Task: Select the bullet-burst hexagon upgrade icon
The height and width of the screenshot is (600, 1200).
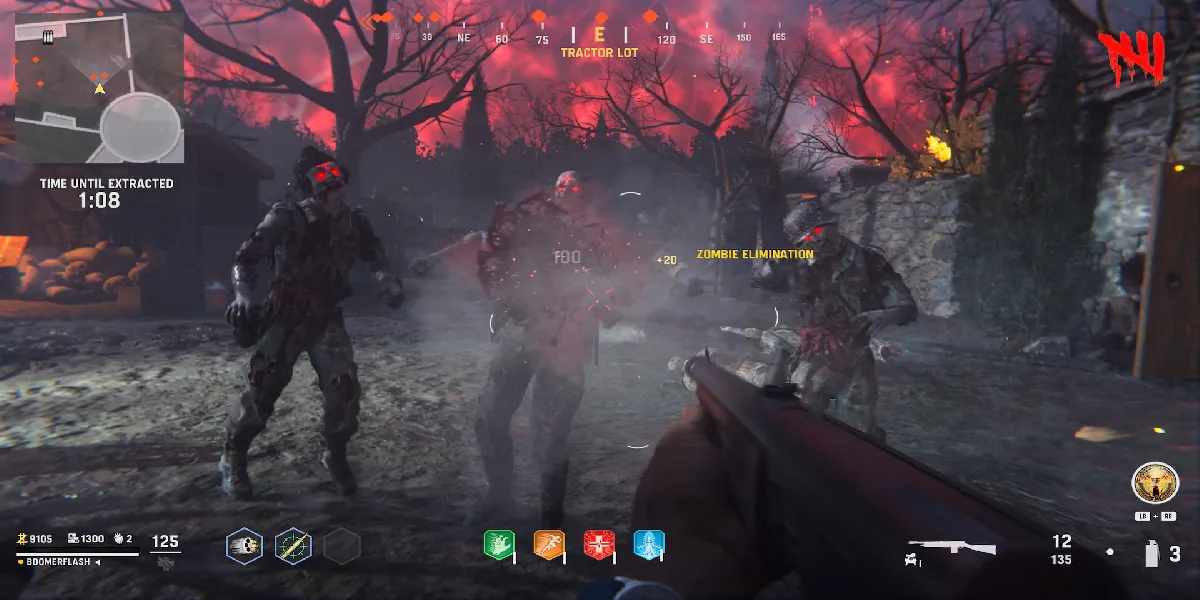Action: (244, 546)
